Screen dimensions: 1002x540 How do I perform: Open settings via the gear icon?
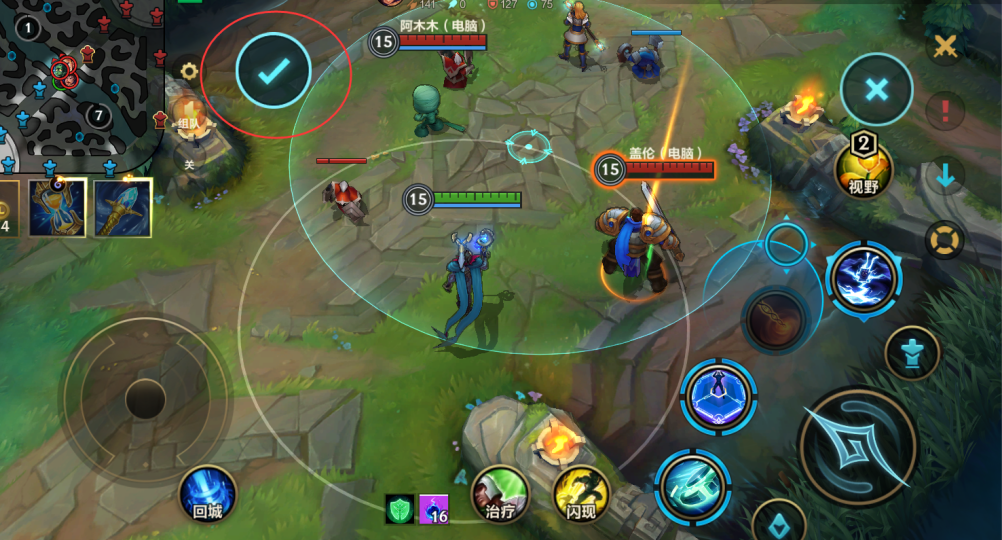[x=187, y=71]
